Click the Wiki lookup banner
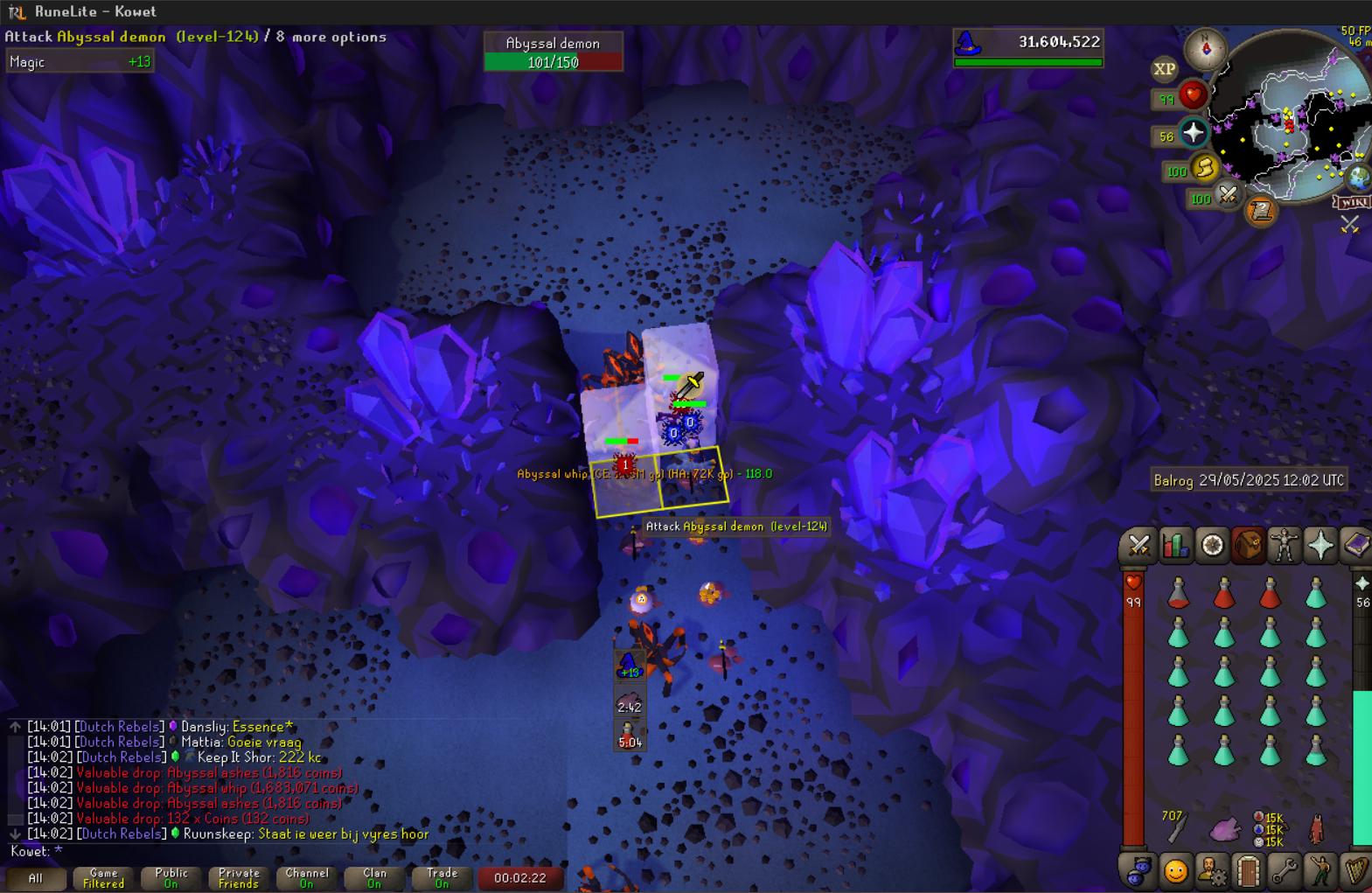This screenshot has width=1372, height=893. point(1353,202)
